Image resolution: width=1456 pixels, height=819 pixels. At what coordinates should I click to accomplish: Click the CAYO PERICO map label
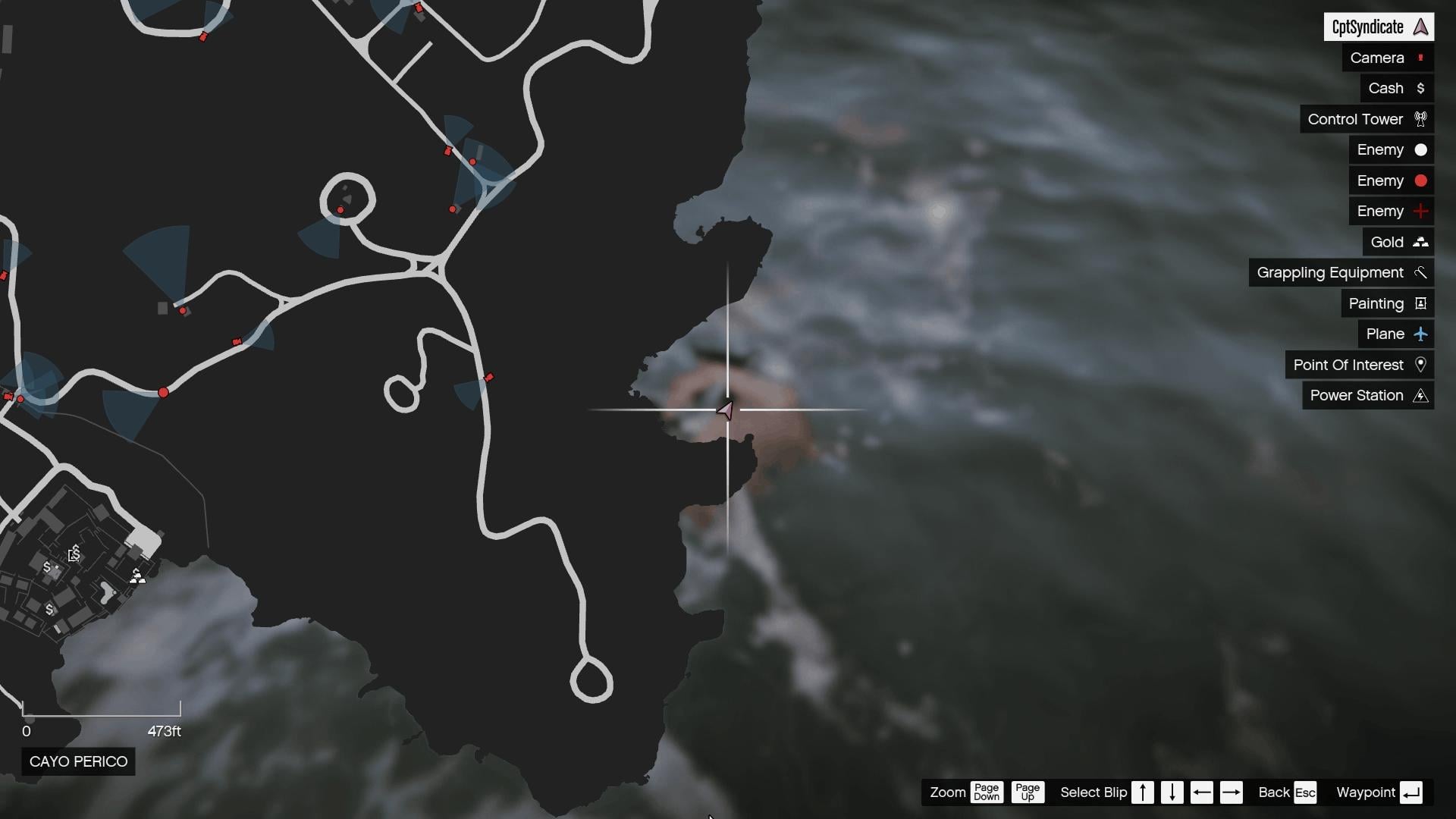tap(77, 761)
